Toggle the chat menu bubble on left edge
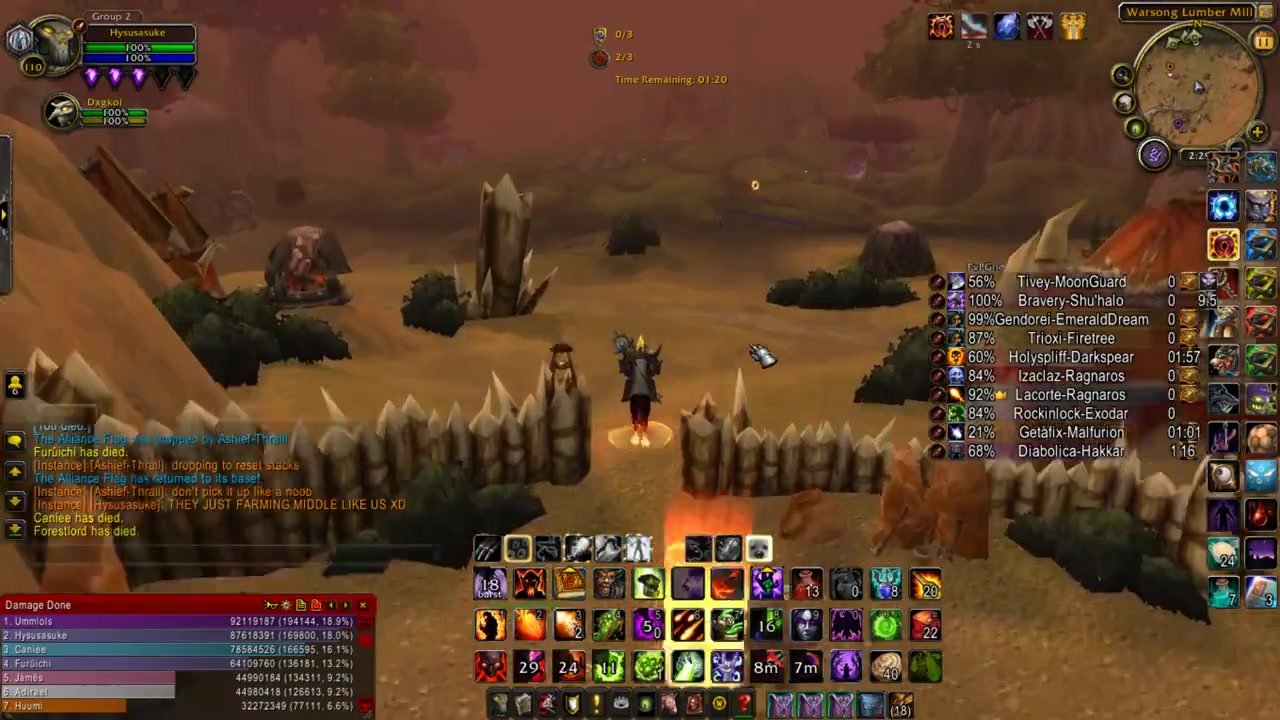1280x720 pixels. [x=13, y=440]
